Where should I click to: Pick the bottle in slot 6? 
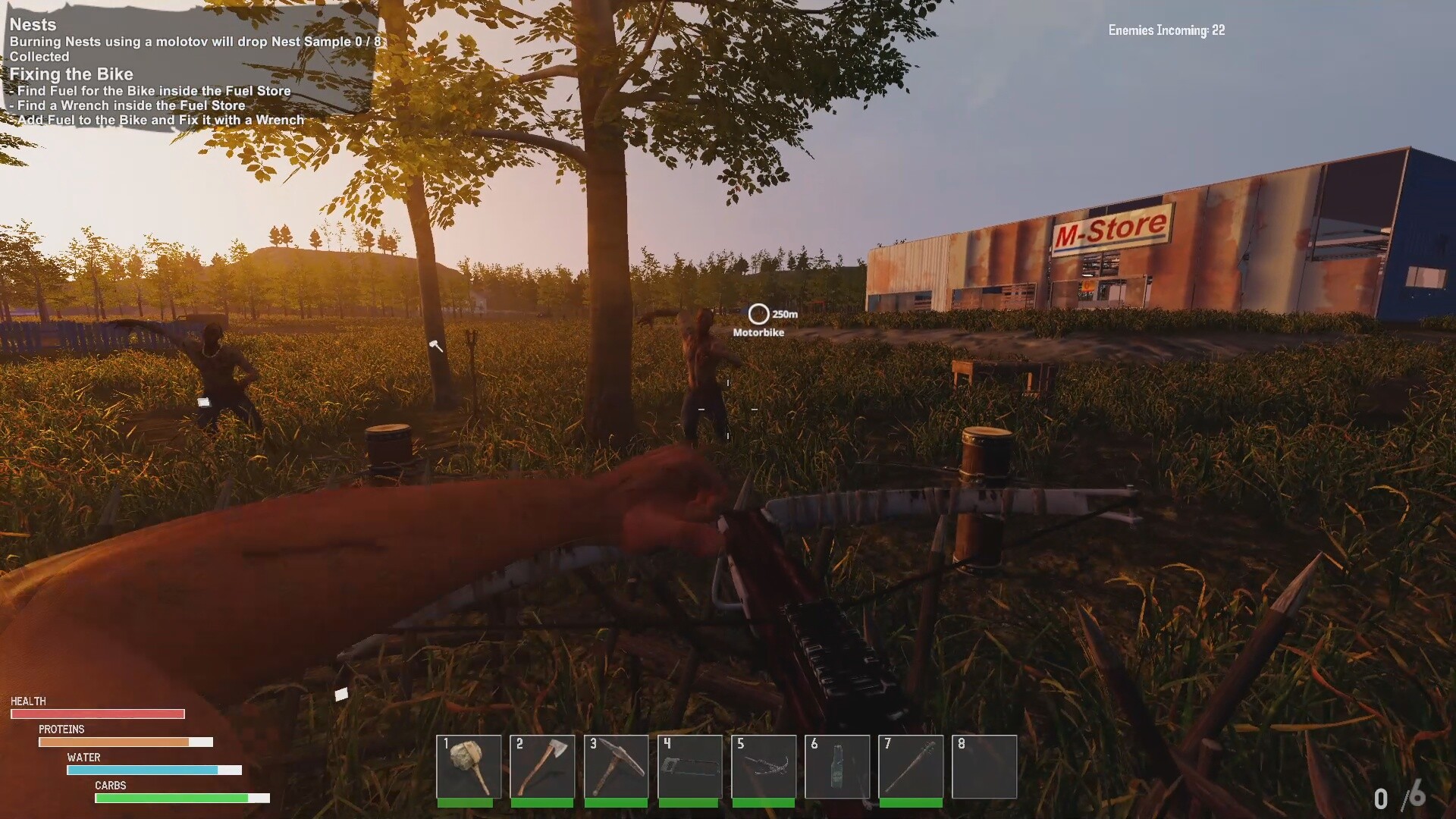coord(837,766)
